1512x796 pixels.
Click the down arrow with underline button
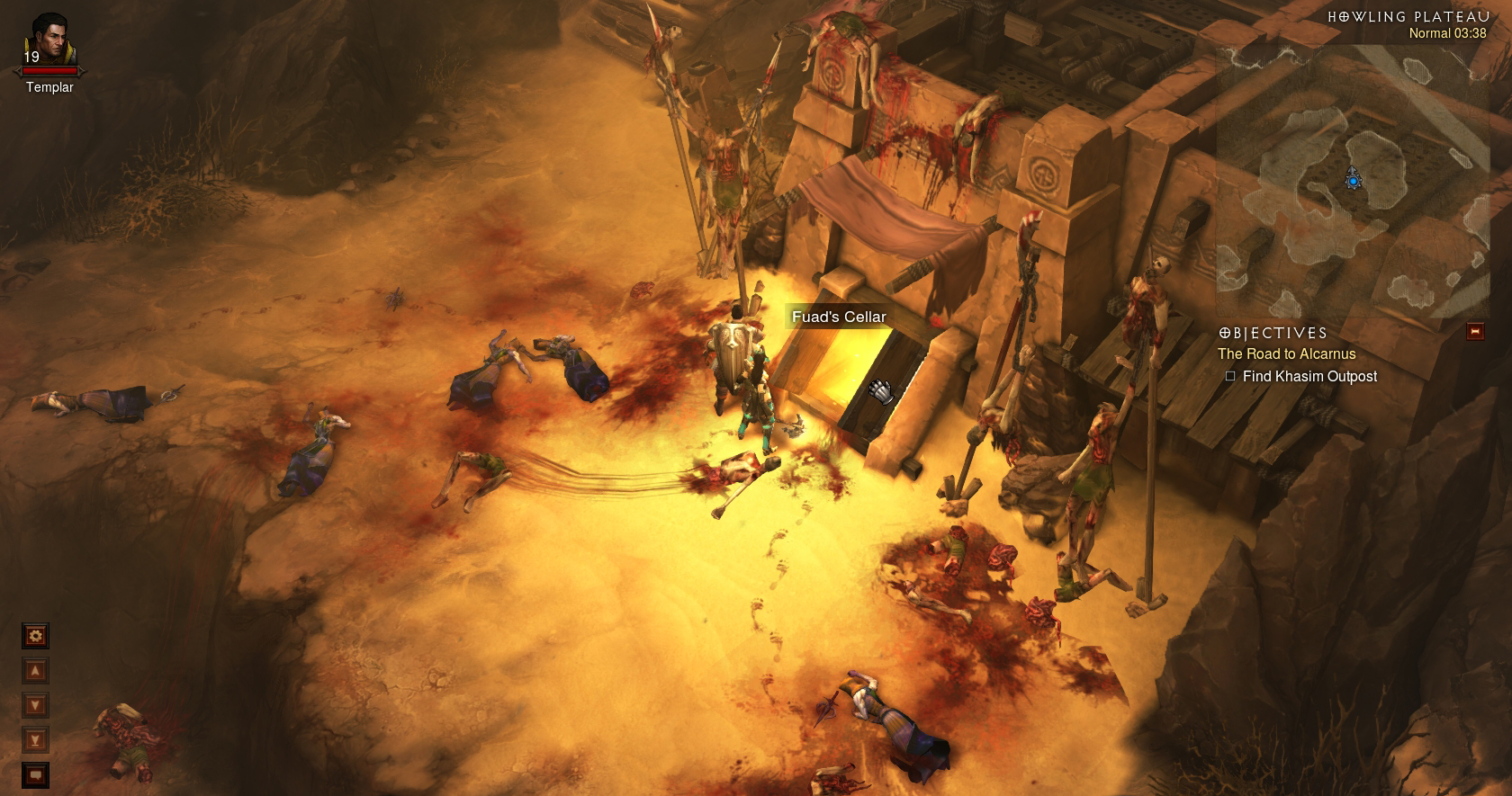(36, 740)
